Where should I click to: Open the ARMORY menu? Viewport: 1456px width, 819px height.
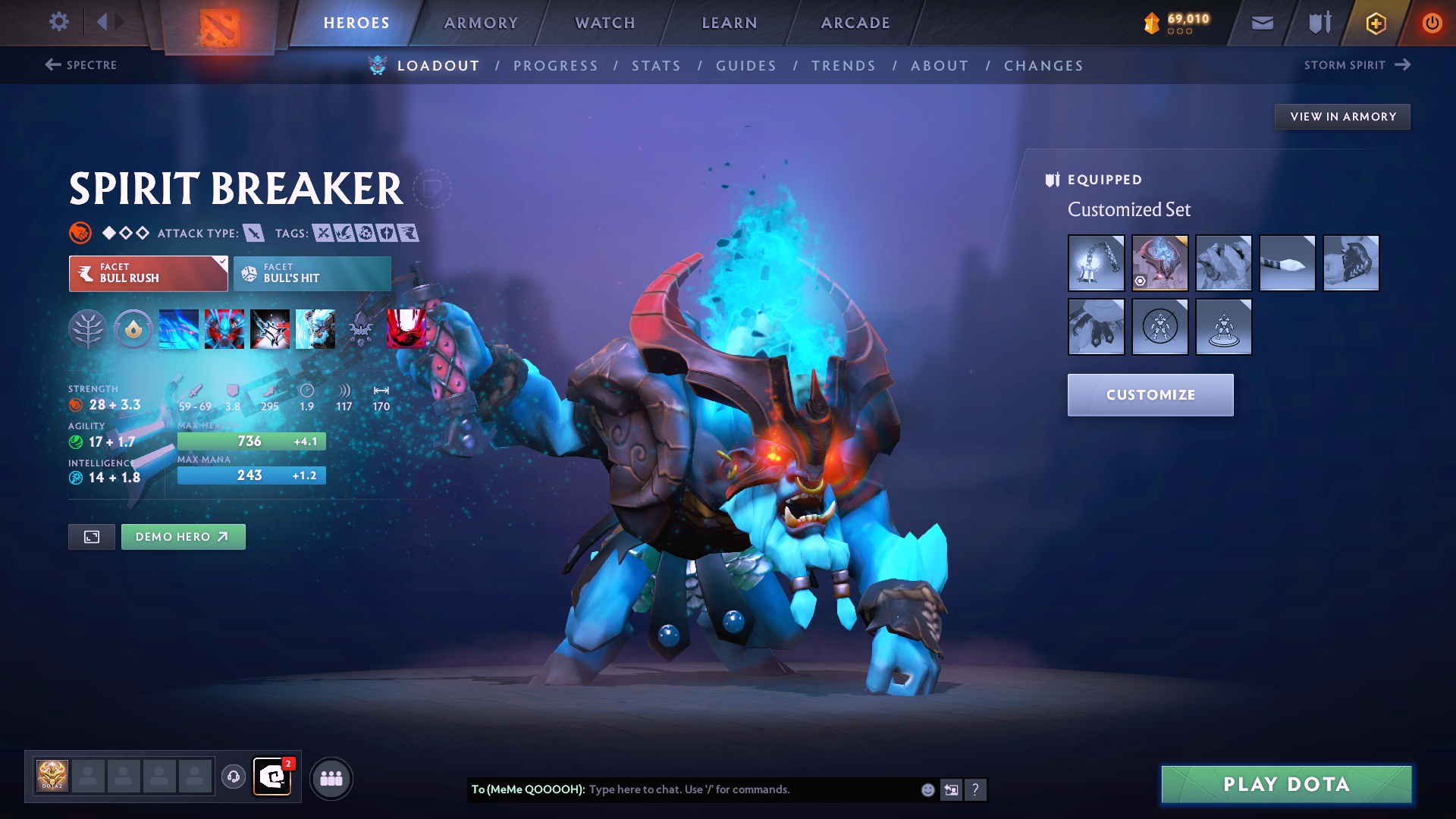[482, 23]
